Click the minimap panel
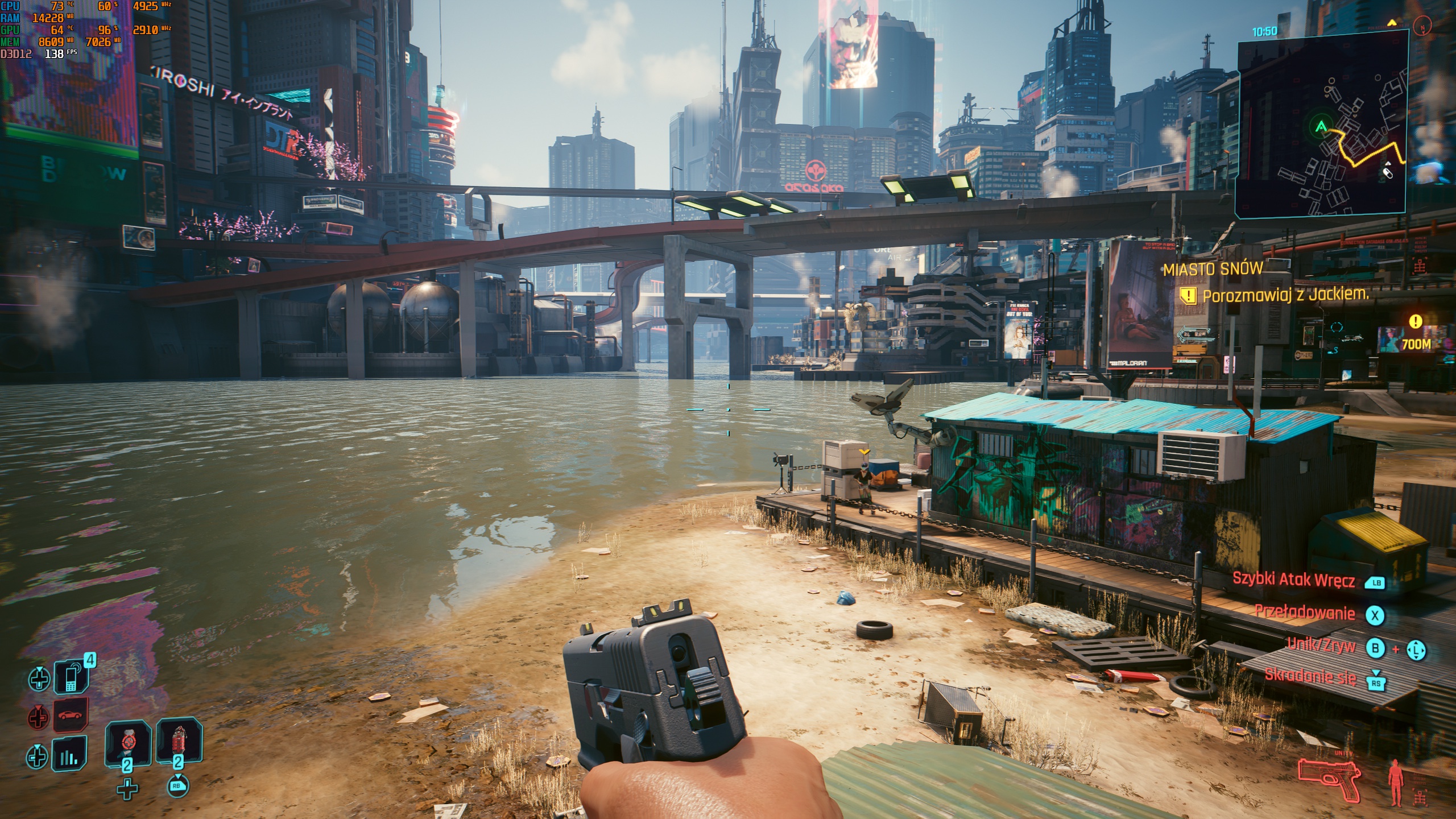The width and height of the screenshot is (1456, 819). (x=1321, y=125)
